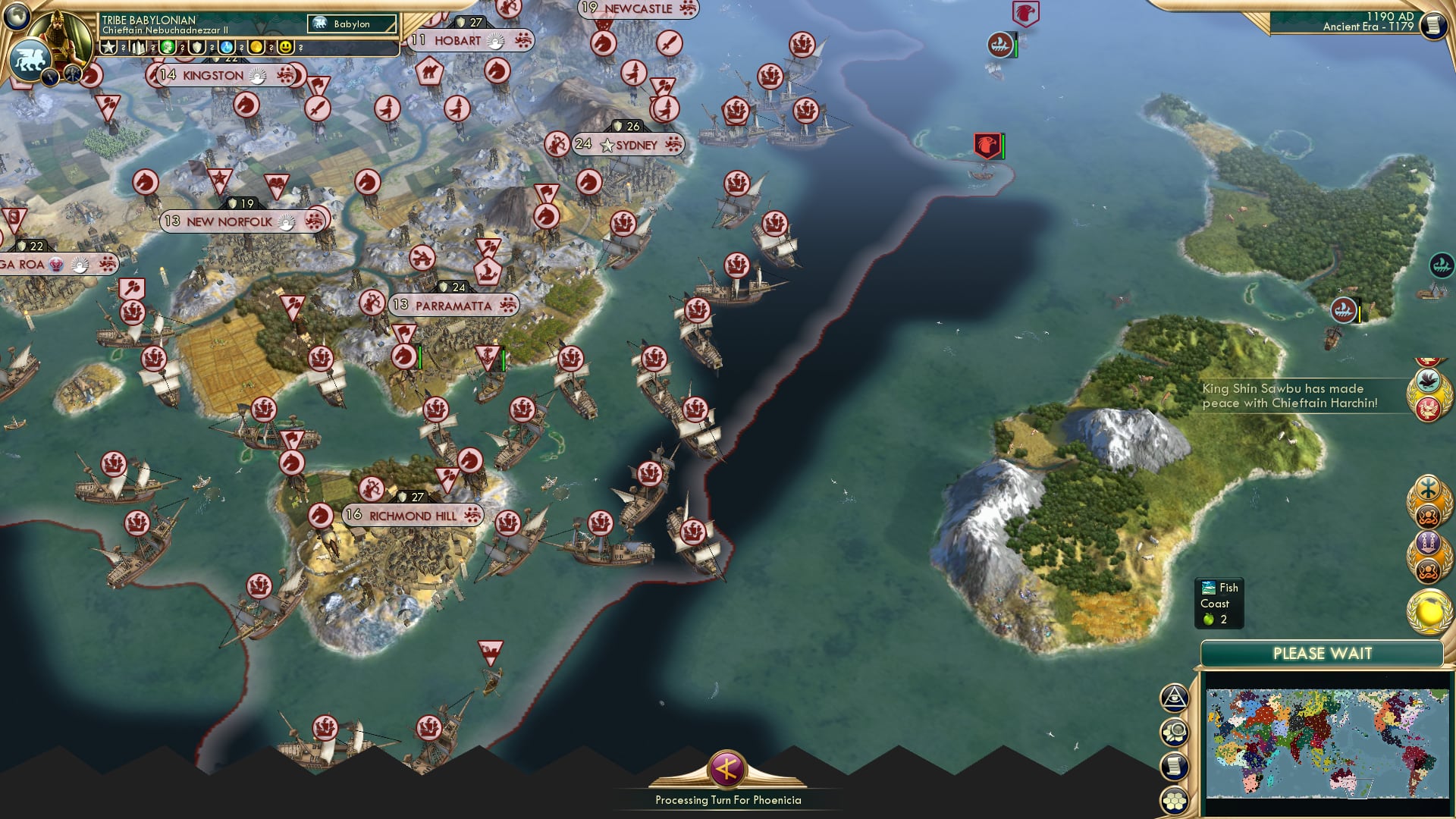
Task: Click the shield faith indicator on top bar
Action: point(197,46)
